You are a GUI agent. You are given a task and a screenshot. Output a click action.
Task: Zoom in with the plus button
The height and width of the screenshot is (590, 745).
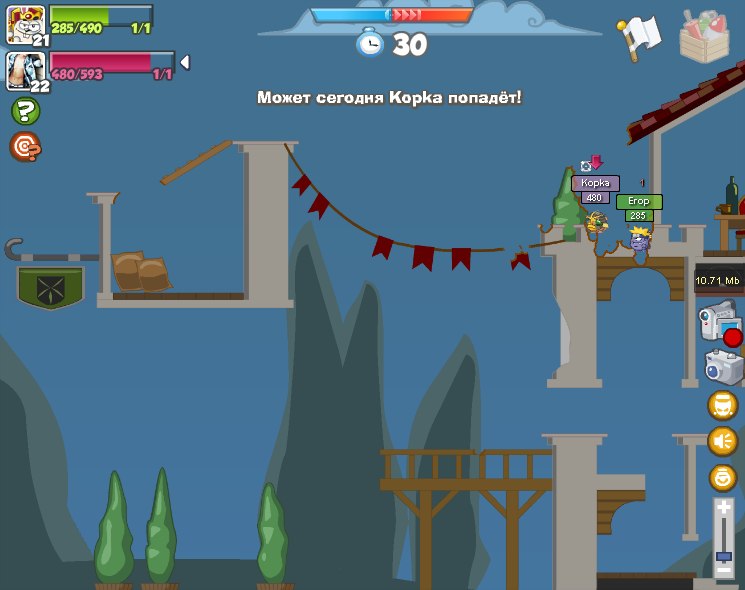tap(723, 509)
